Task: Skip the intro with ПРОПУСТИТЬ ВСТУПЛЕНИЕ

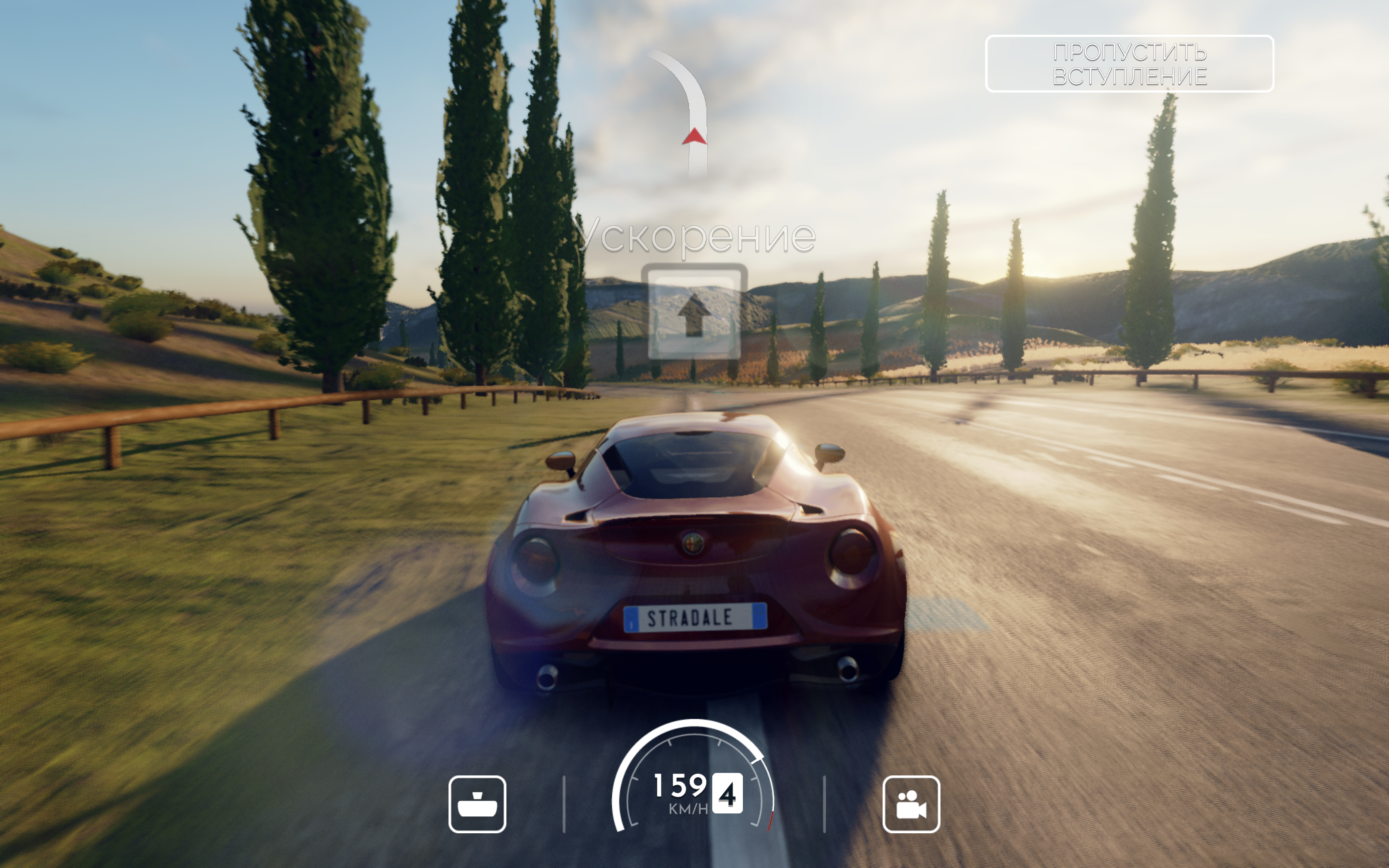Action: point(1129,64)
